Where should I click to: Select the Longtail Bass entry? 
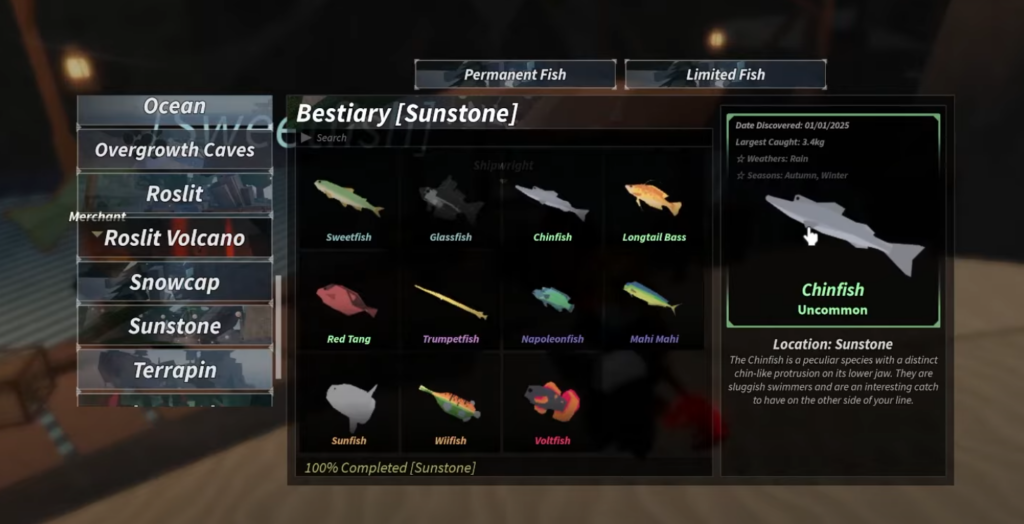(654, 206)
